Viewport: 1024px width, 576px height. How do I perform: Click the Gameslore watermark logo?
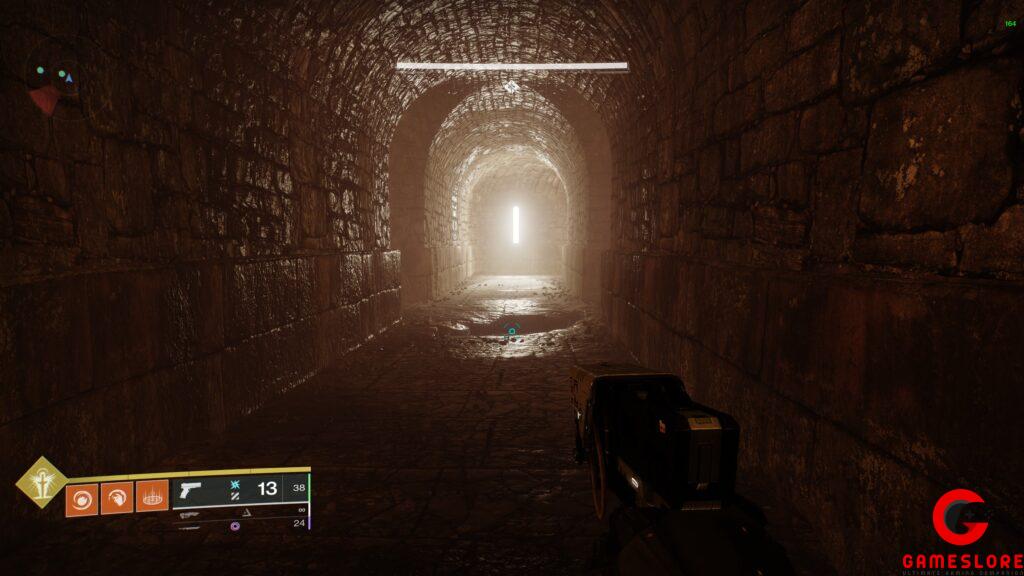(960, 528)
